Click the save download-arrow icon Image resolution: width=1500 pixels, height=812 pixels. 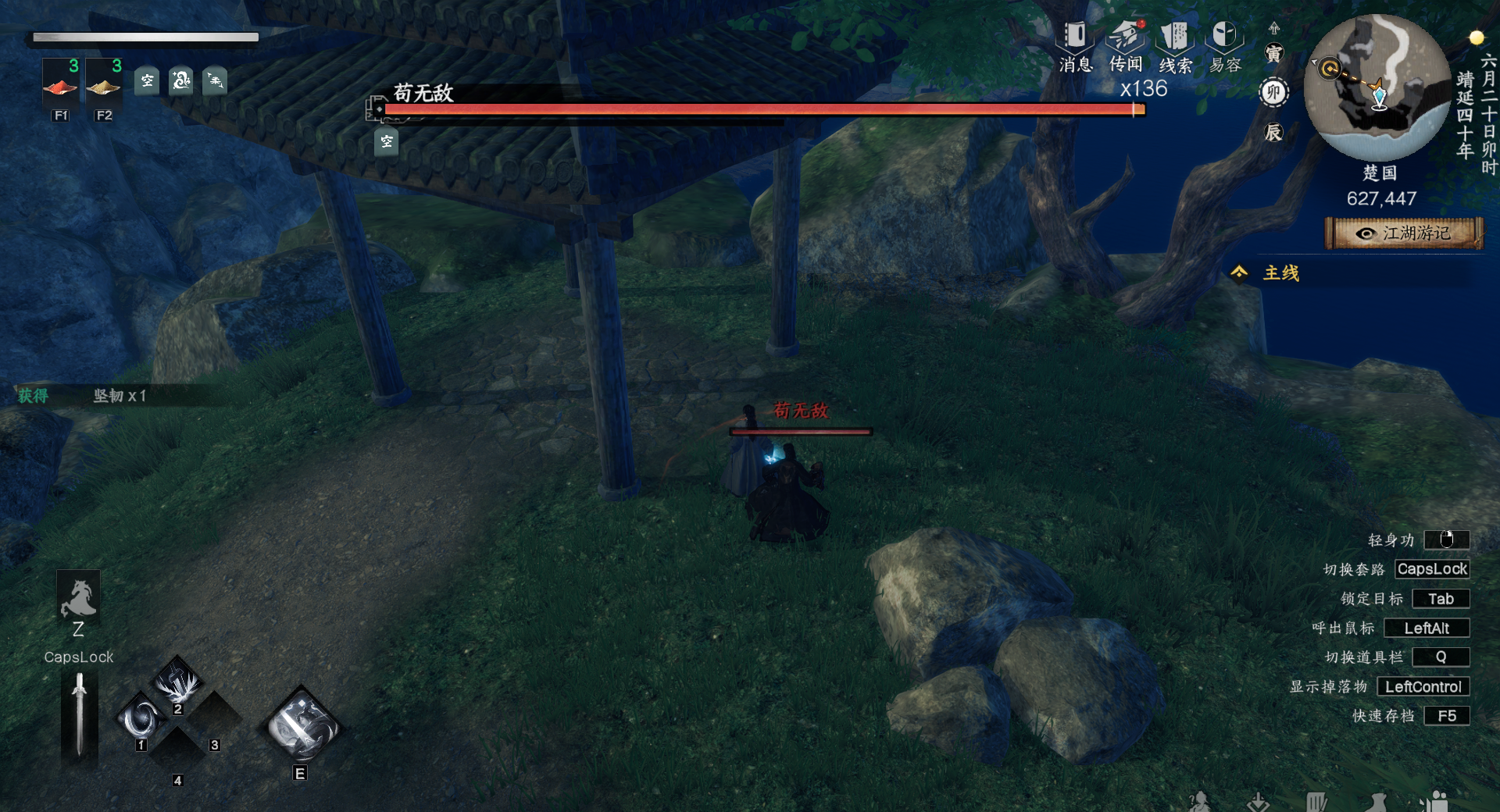click(1259, 802)
